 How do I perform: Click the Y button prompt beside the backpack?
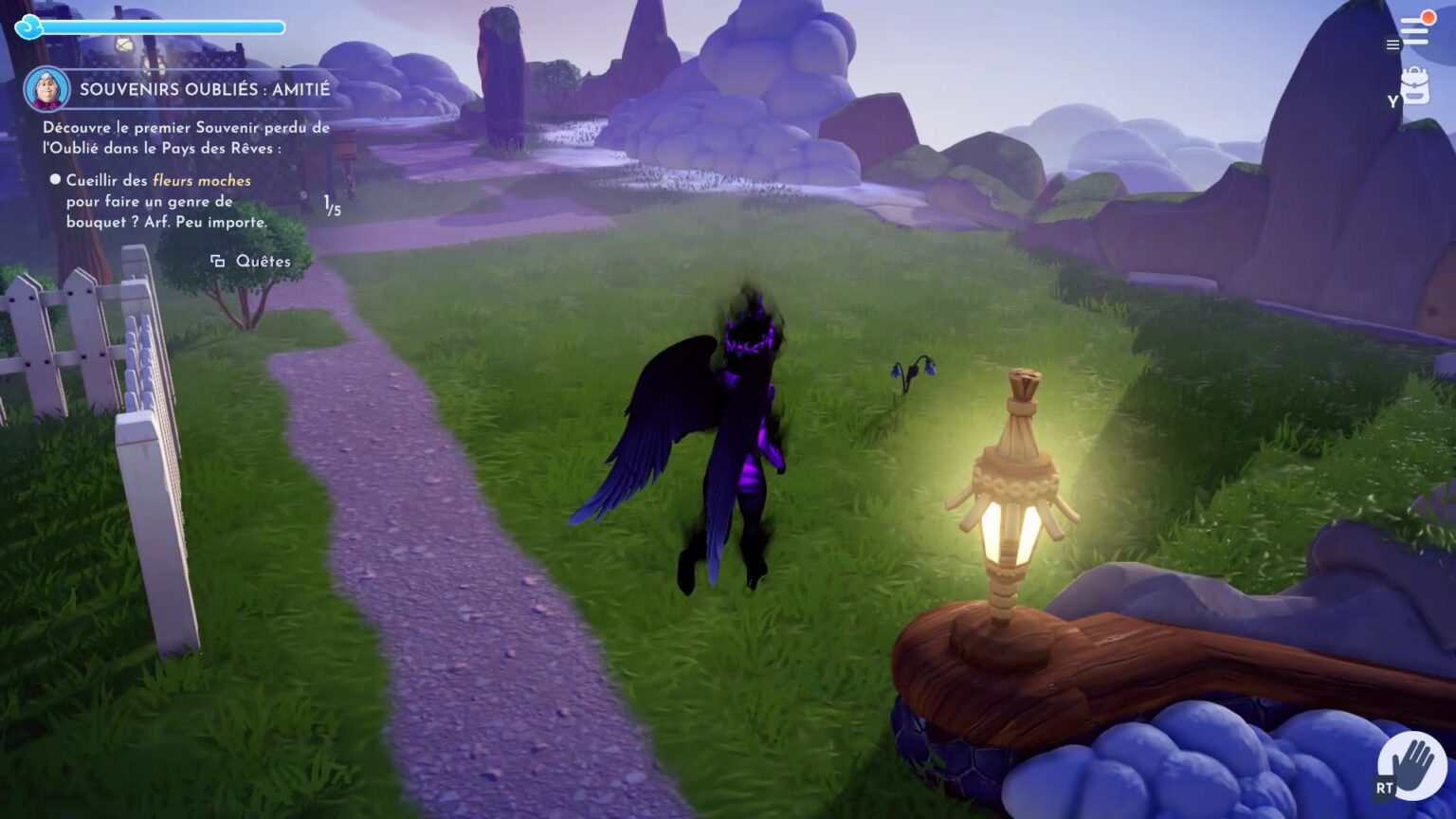pos(1391,100)
